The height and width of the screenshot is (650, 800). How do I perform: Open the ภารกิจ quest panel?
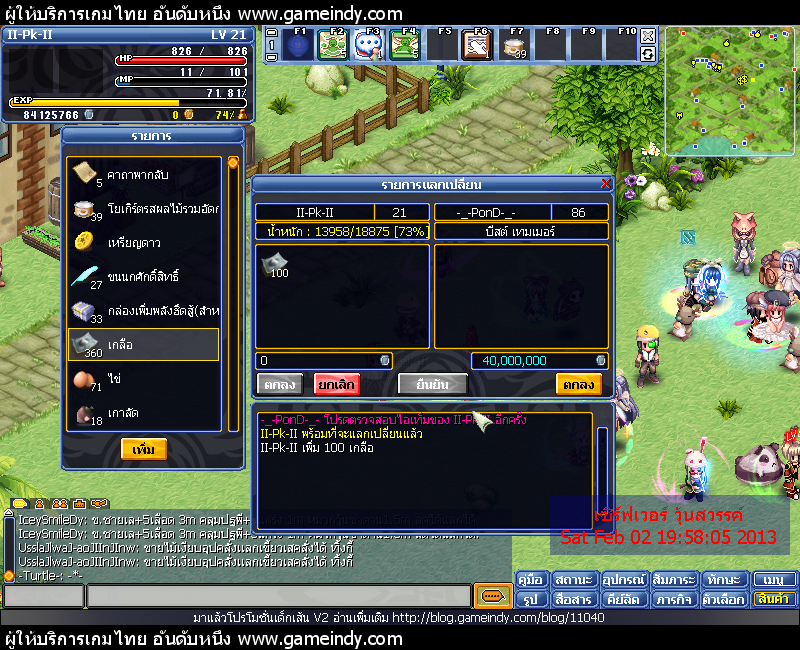click(x=676, y=599)
